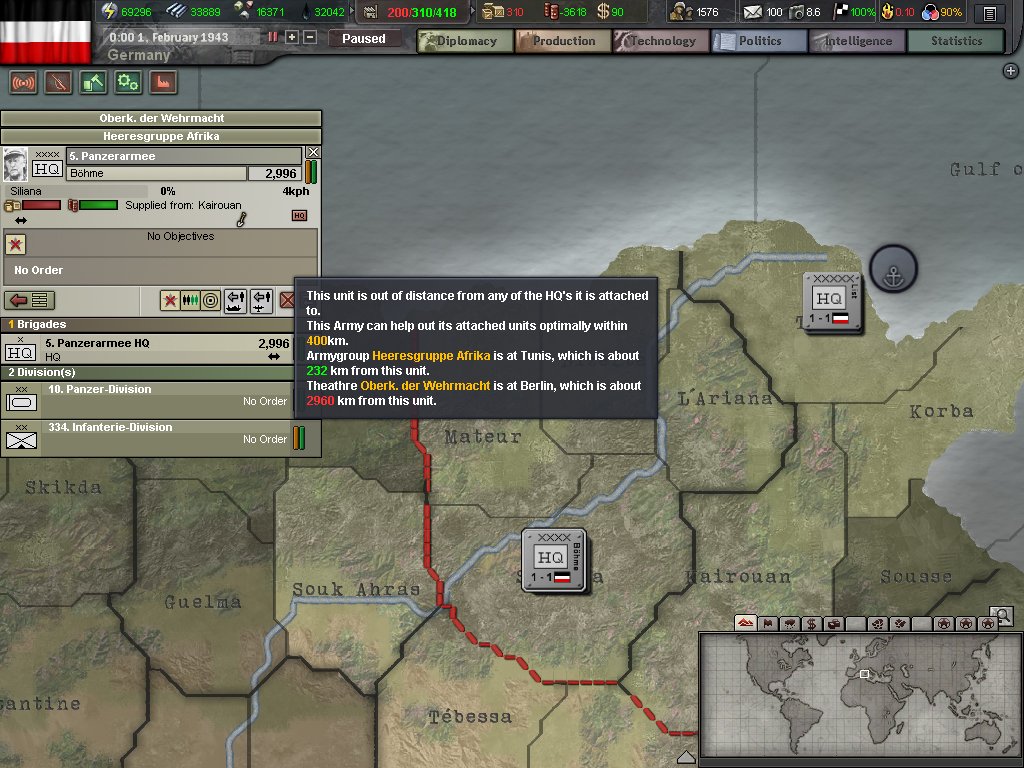Go to the Politics tab

(759, 41)
